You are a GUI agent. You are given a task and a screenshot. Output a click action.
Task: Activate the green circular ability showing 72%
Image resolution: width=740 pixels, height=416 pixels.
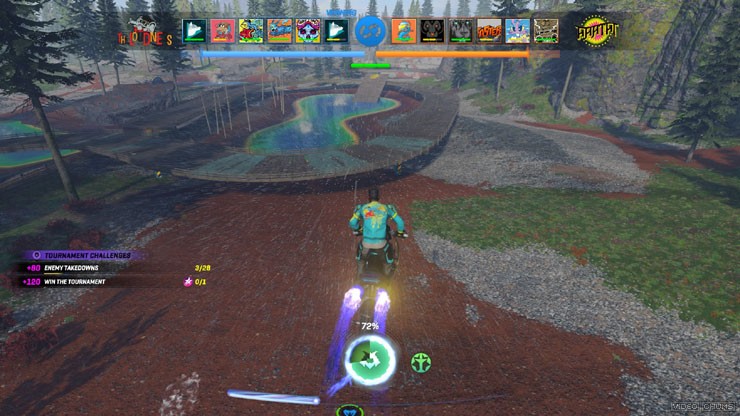[370, 357]
